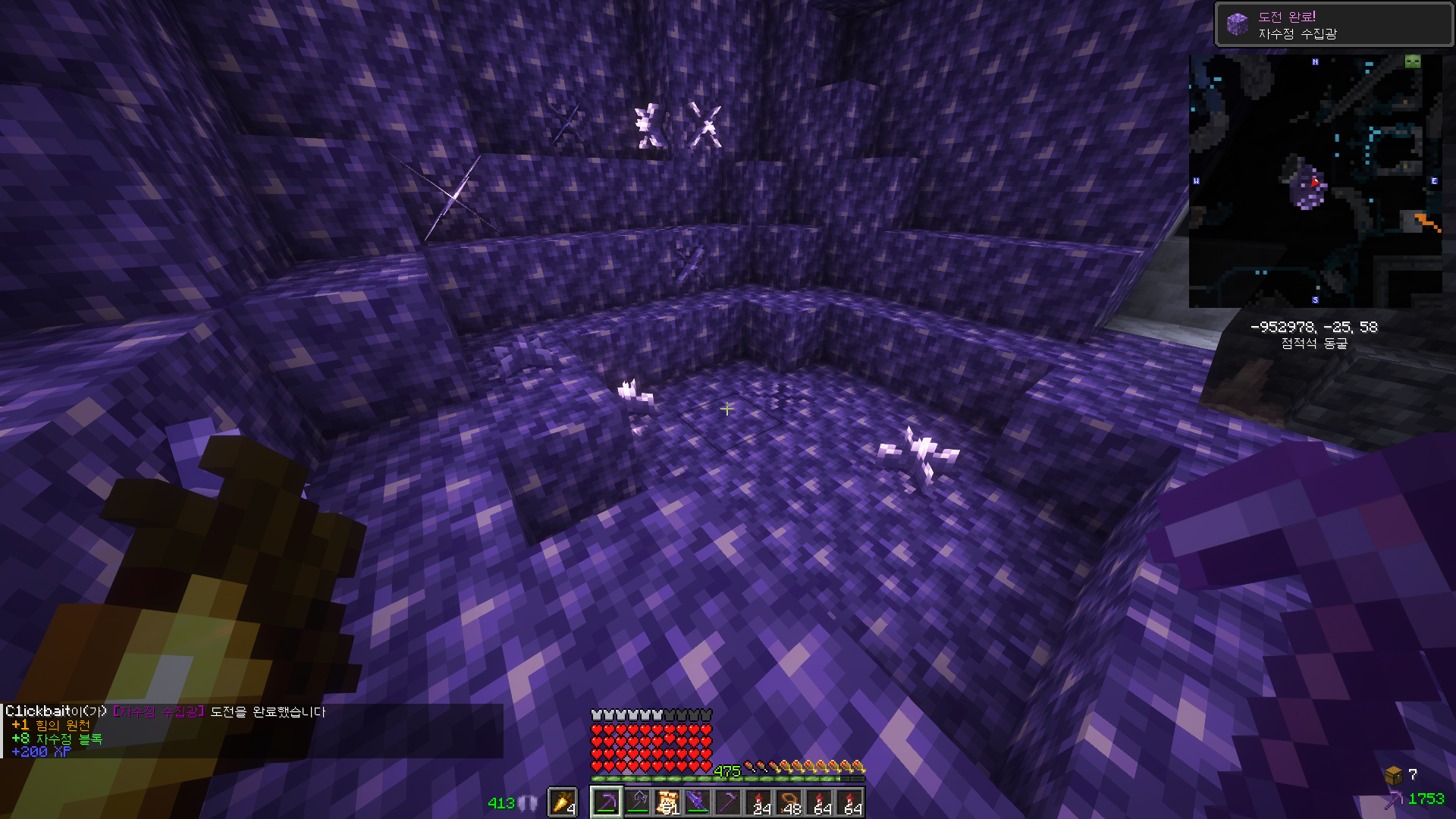Image resolution: width=1456 pixels, height=819 pixels.
Task: Select the purple pickaxe in fifth hotbar slot
Action: pos(726,800)
